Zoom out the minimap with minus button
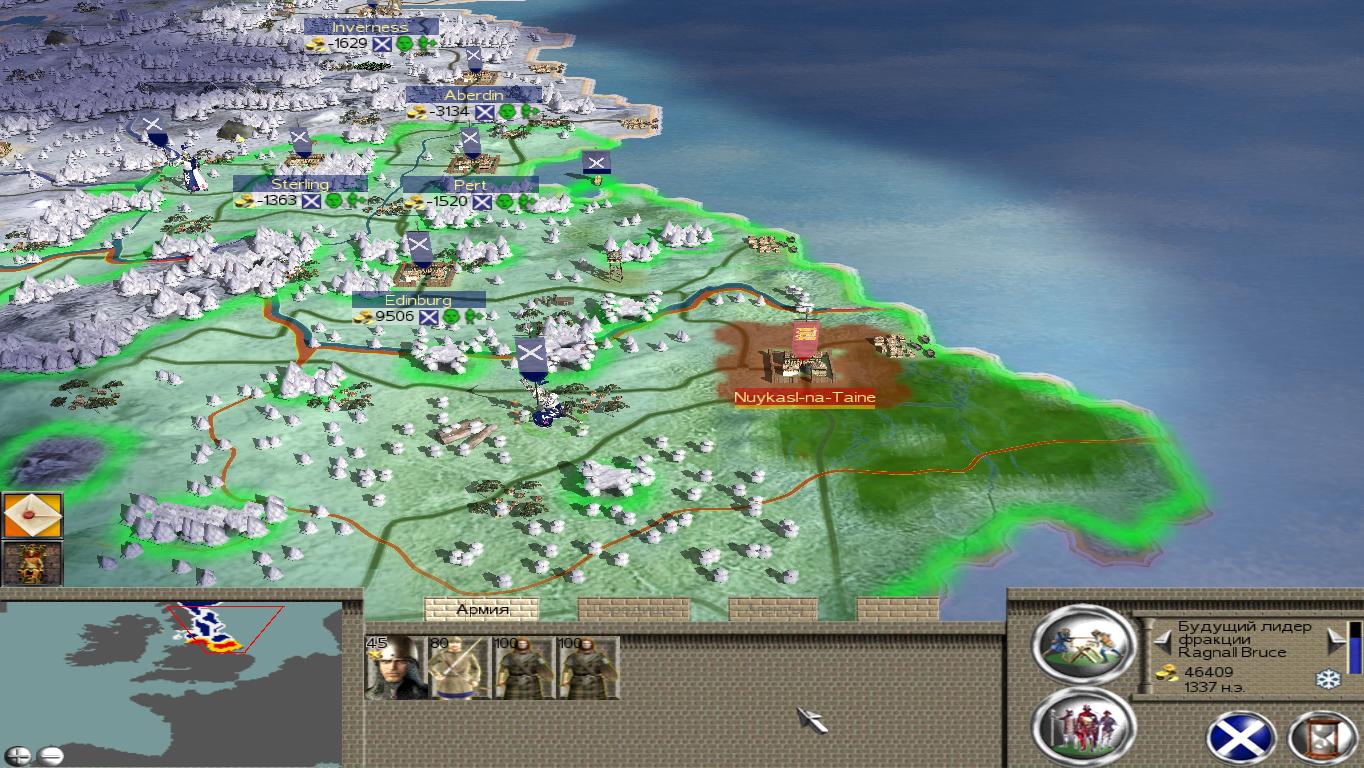Screen dimensions: 1364x768 click(x=50, y=755)
